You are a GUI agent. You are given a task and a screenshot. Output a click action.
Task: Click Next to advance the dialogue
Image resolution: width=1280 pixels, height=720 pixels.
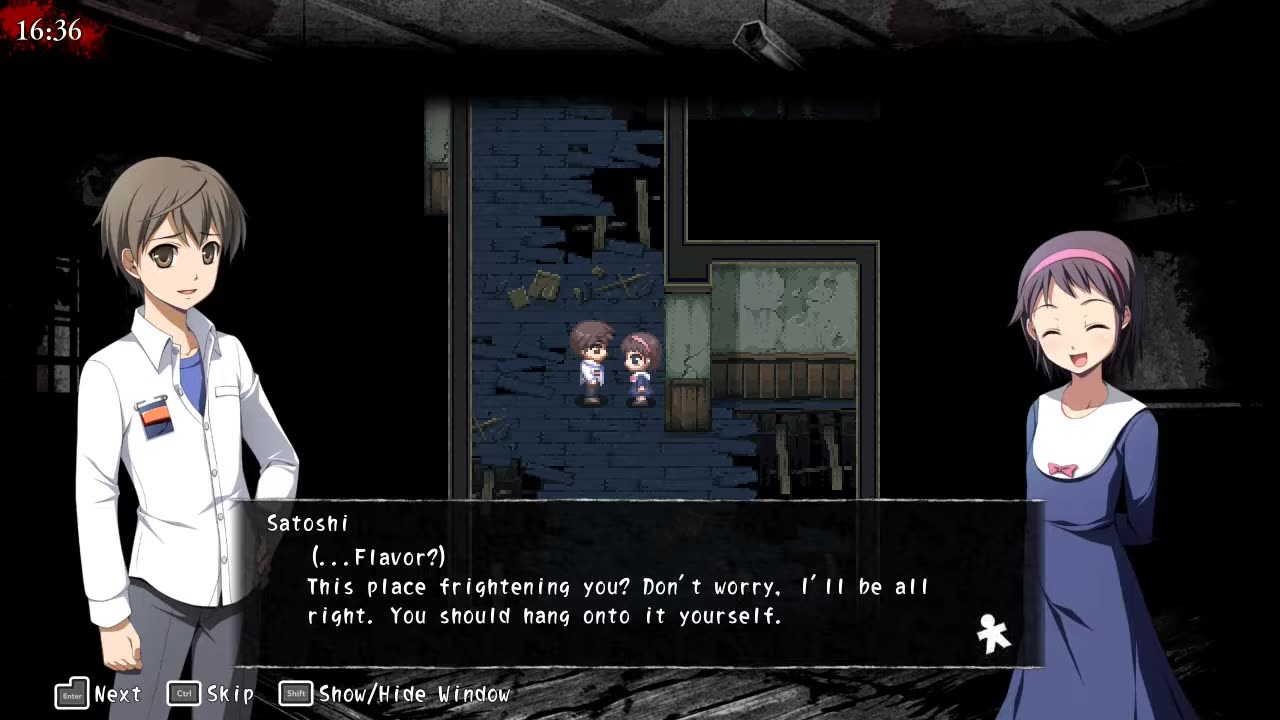coord(119,693)
